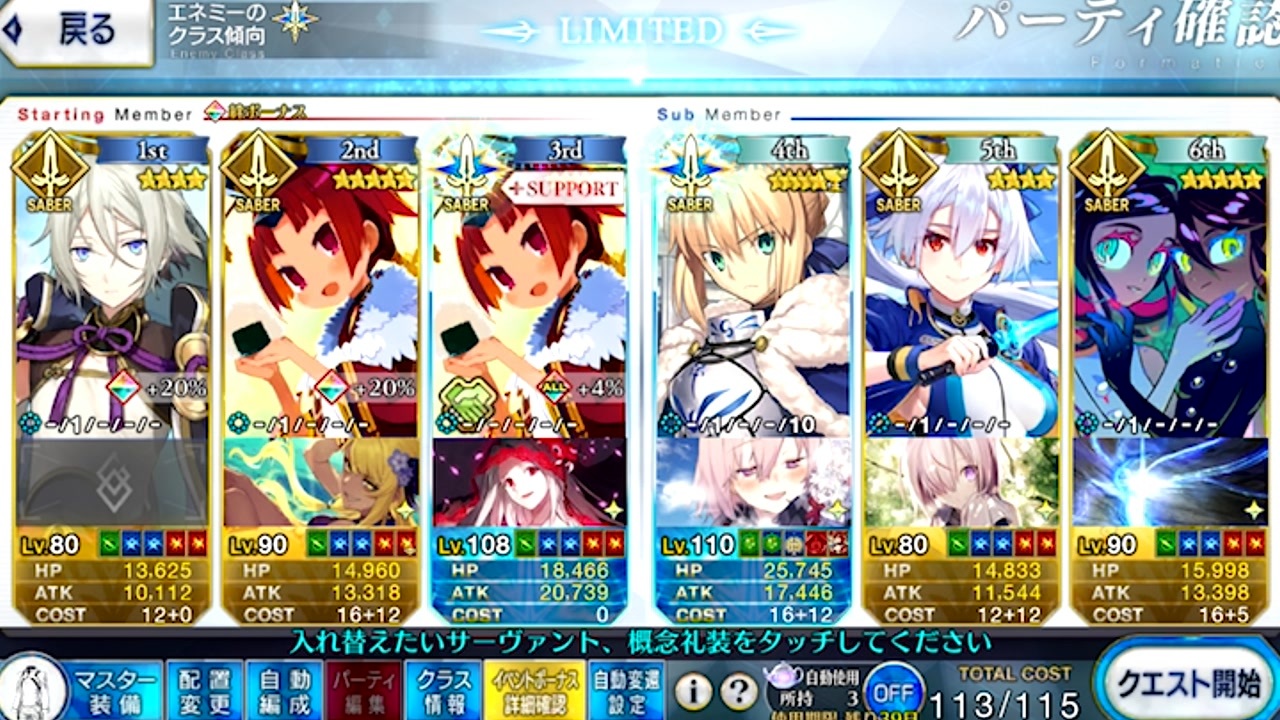Select the Starting Member section header

point(95,114)
